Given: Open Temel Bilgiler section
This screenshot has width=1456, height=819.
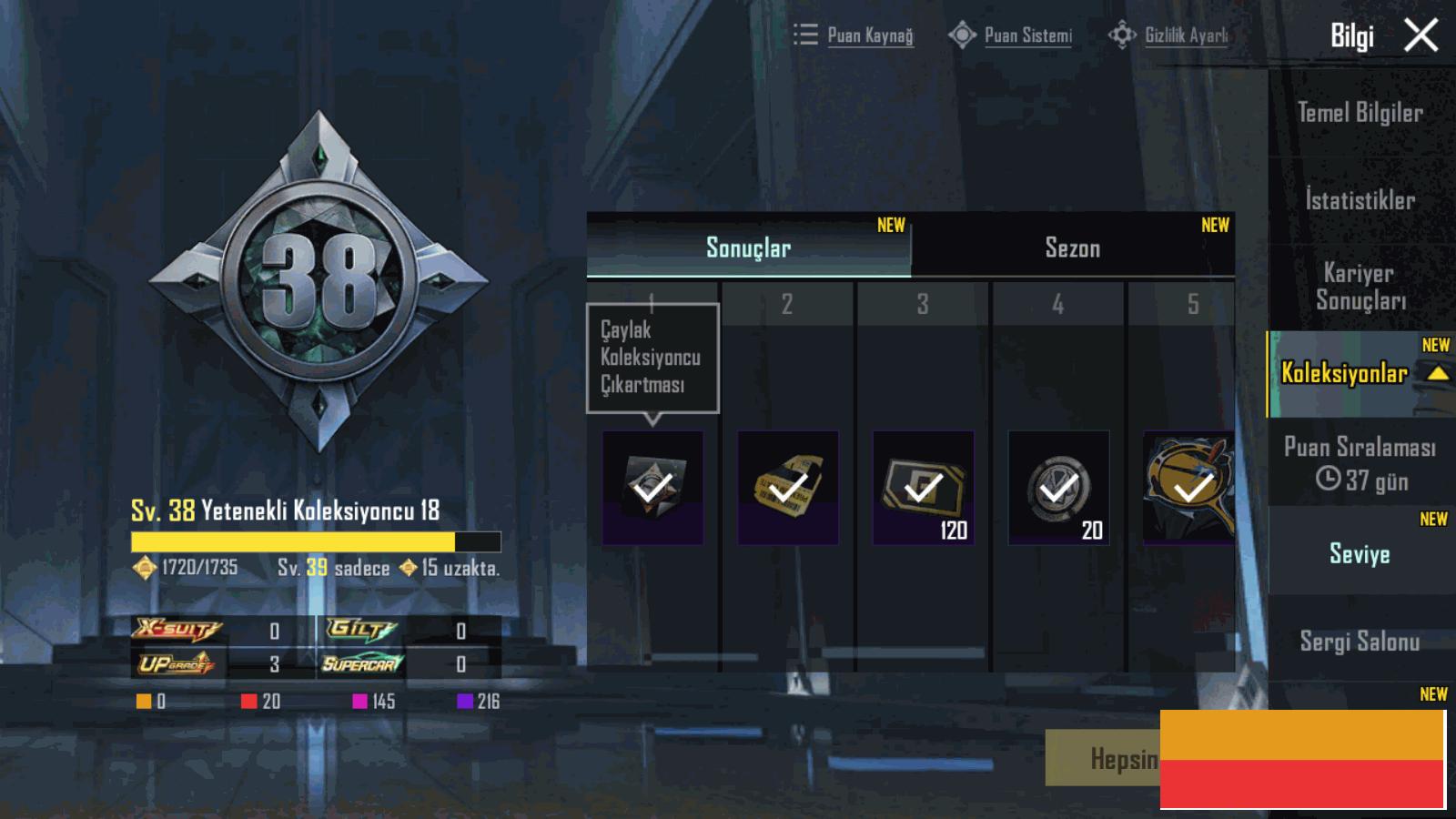Looking at the screenshot, I should pyautogui.click(x=1360, y=113).
